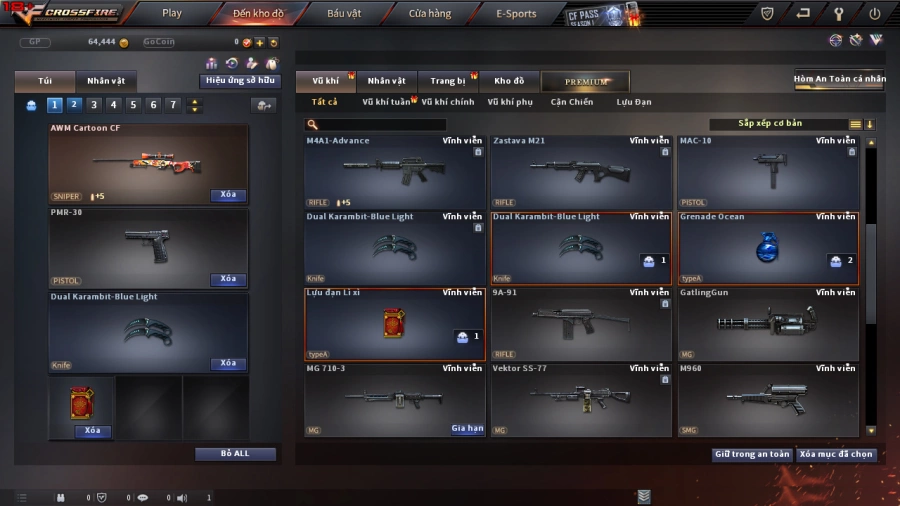Open the Trang bị inventory tab
Screen dimensions: 900x506
point(448,81)
